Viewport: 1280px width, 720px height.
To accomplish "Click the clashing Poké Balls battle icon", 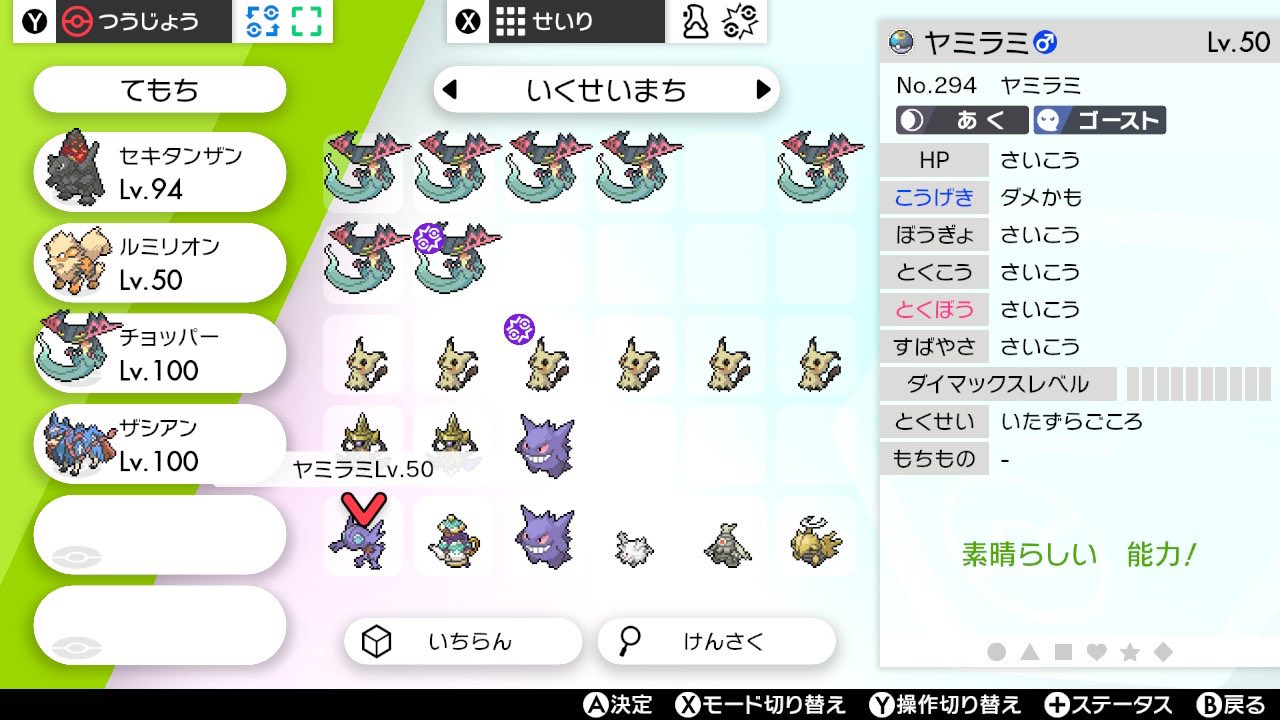I will pyautogui.click(x=738, y=20).
